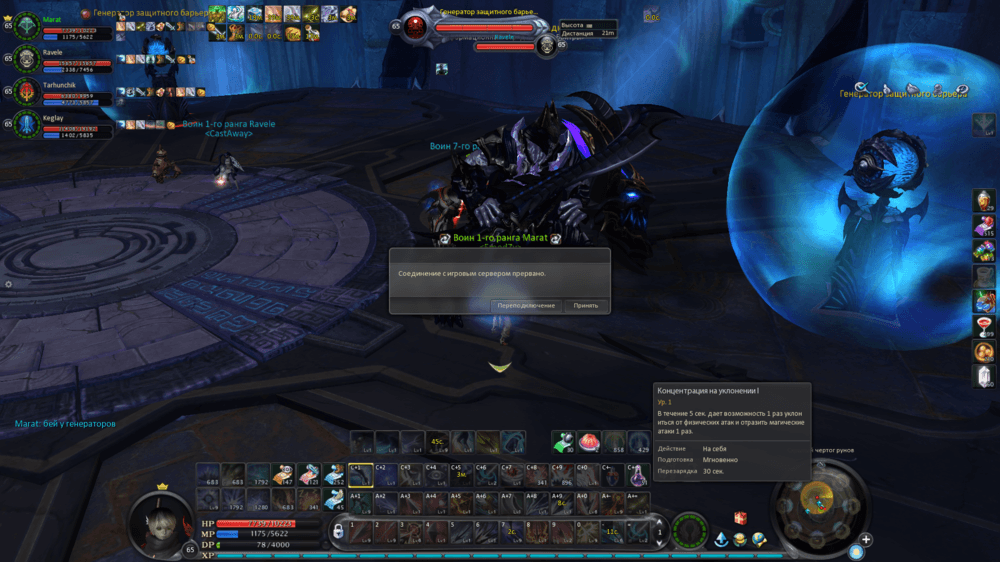Viewport: 1000px width, 562px height.
Task: Click the blue upward arrow icon
Action: (720, 539)
